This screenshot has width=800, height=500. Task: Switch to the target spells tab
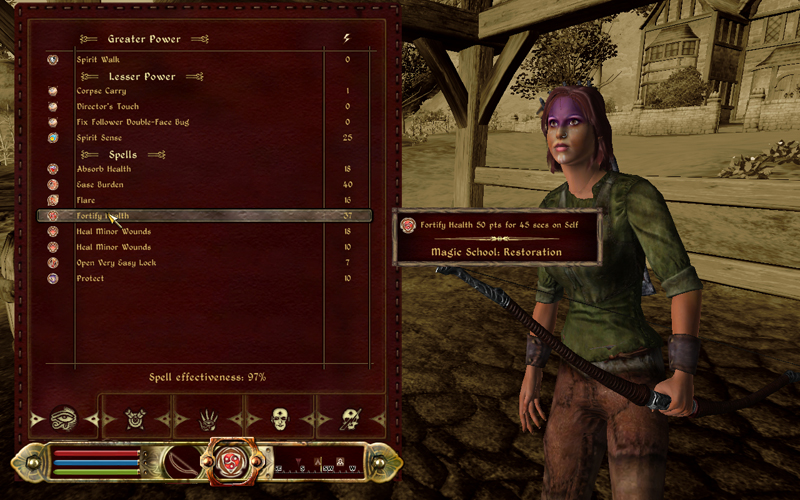pyautogui.click(x=136, y=420)
